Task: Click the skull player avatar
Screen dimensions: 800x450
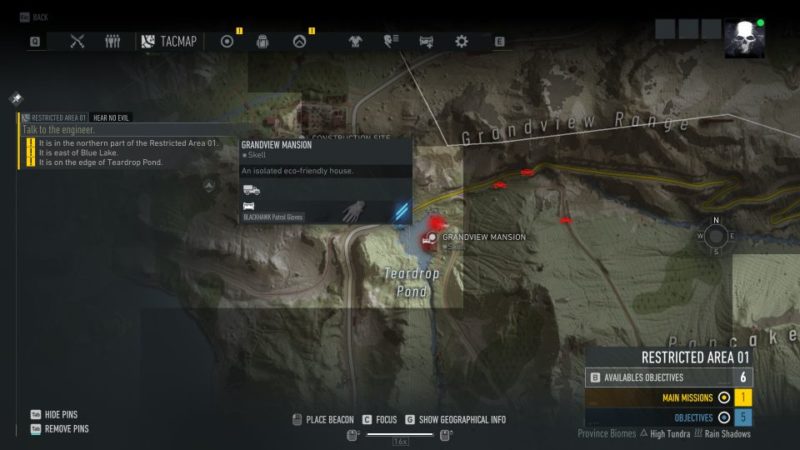Action: pyautogui.click(x=744, y=39)
